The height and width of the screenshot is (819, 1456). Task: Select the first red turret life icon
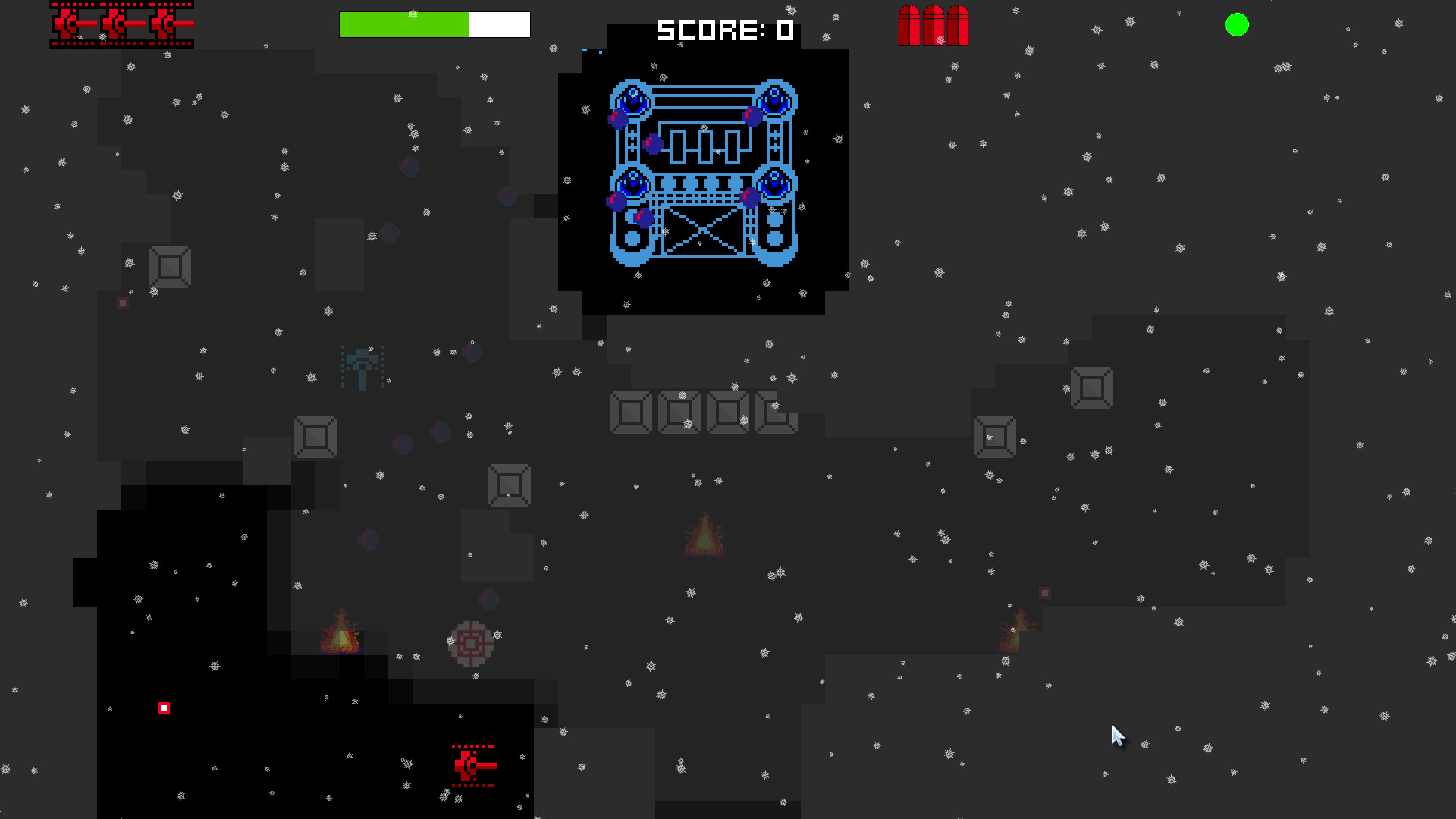pos(68,23)
